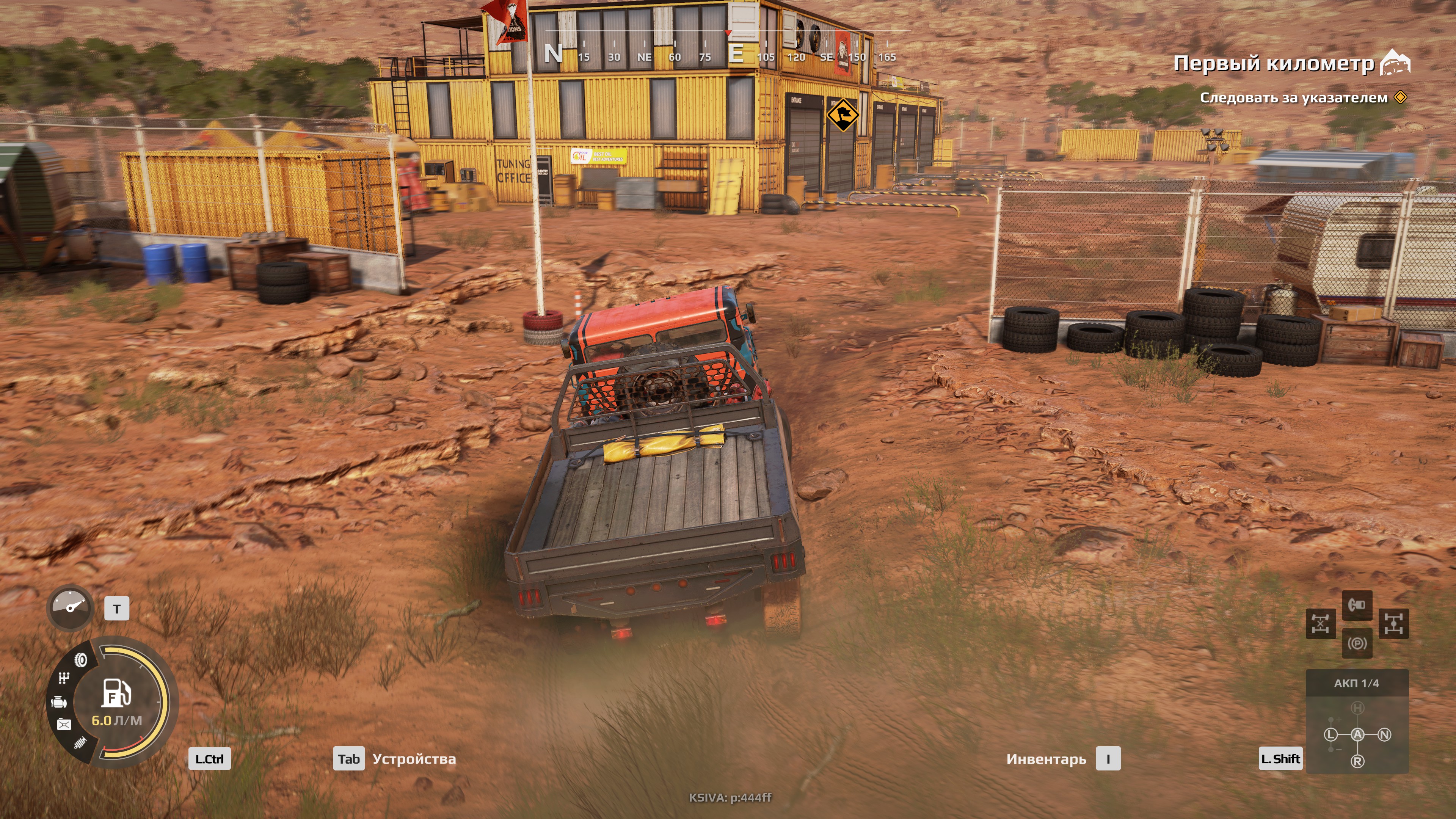
Task: Open the tire pressure gauge
Action: [x=70, y=607]
